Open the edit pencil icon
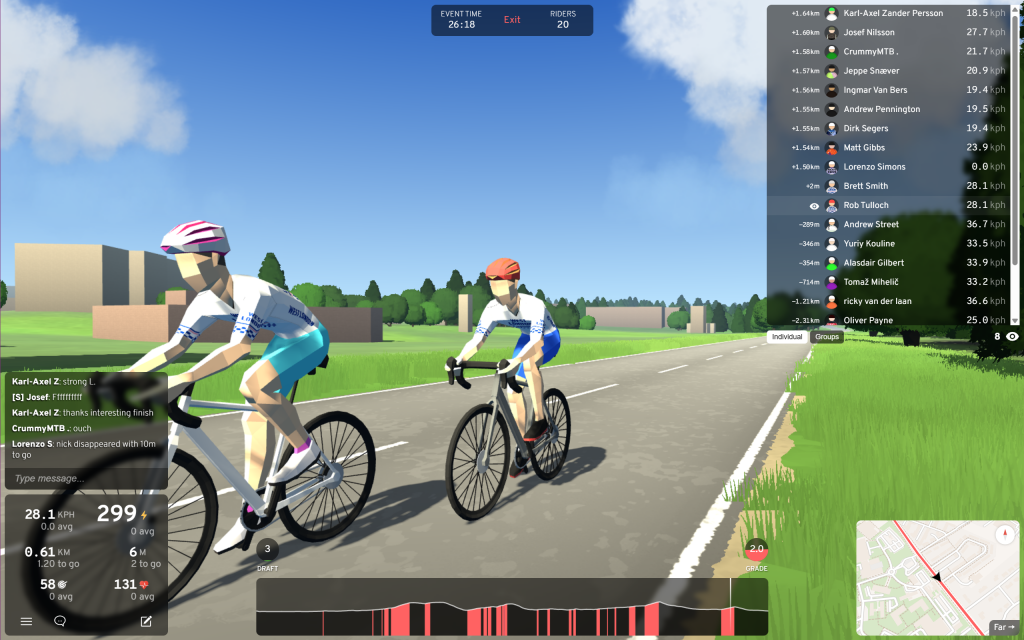Image resolution: width=1024 pixels, height=640 pixels. click(146, 621)
